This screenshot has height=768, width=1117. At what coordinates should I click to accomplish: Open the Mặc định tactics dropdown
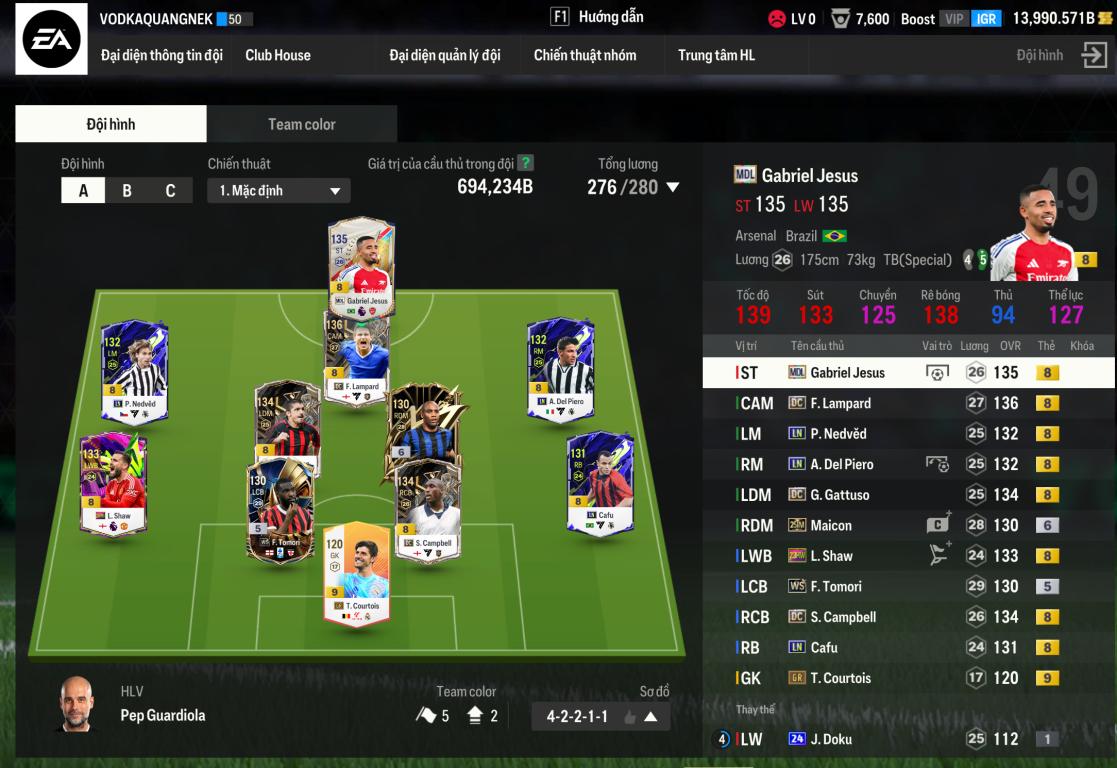pyautogui.click(x=279, y=191)
